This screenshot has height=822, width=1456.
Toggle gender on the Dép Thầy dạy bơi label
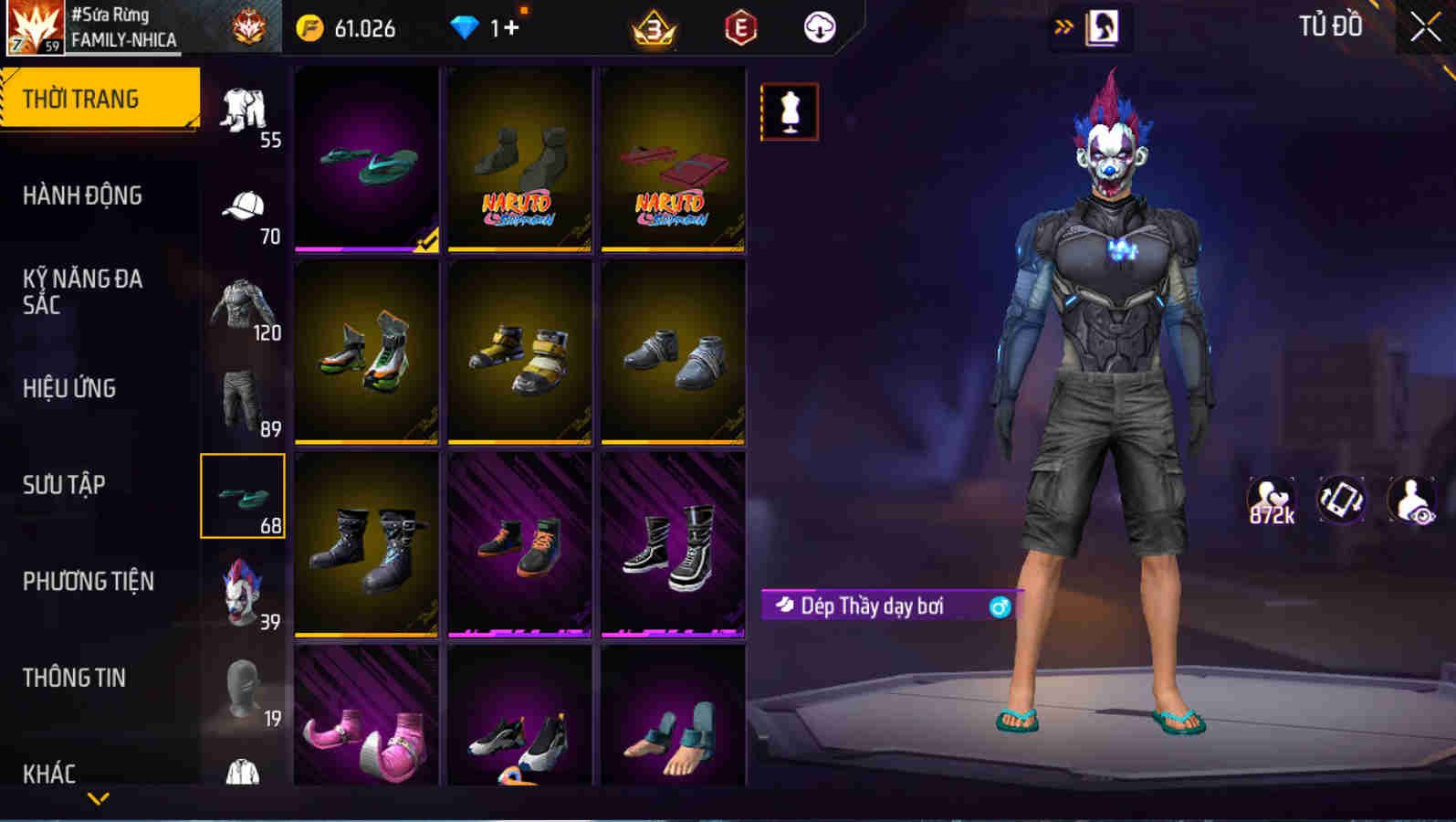click(1000, 605)
